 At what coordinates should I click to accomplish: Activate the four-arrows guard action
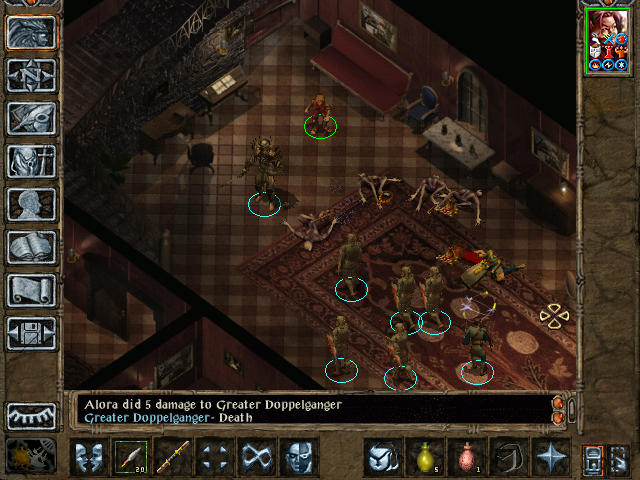point(216,458)
